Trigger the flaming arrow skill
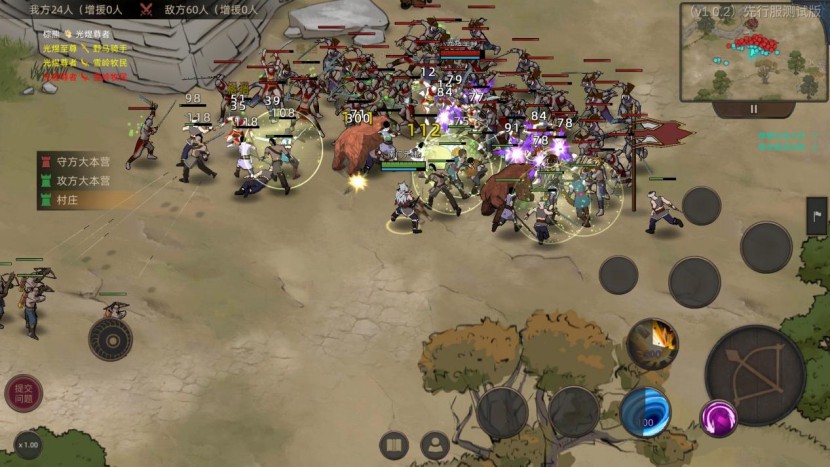Screen dimensions: 830x467 [x=653, y=344]
